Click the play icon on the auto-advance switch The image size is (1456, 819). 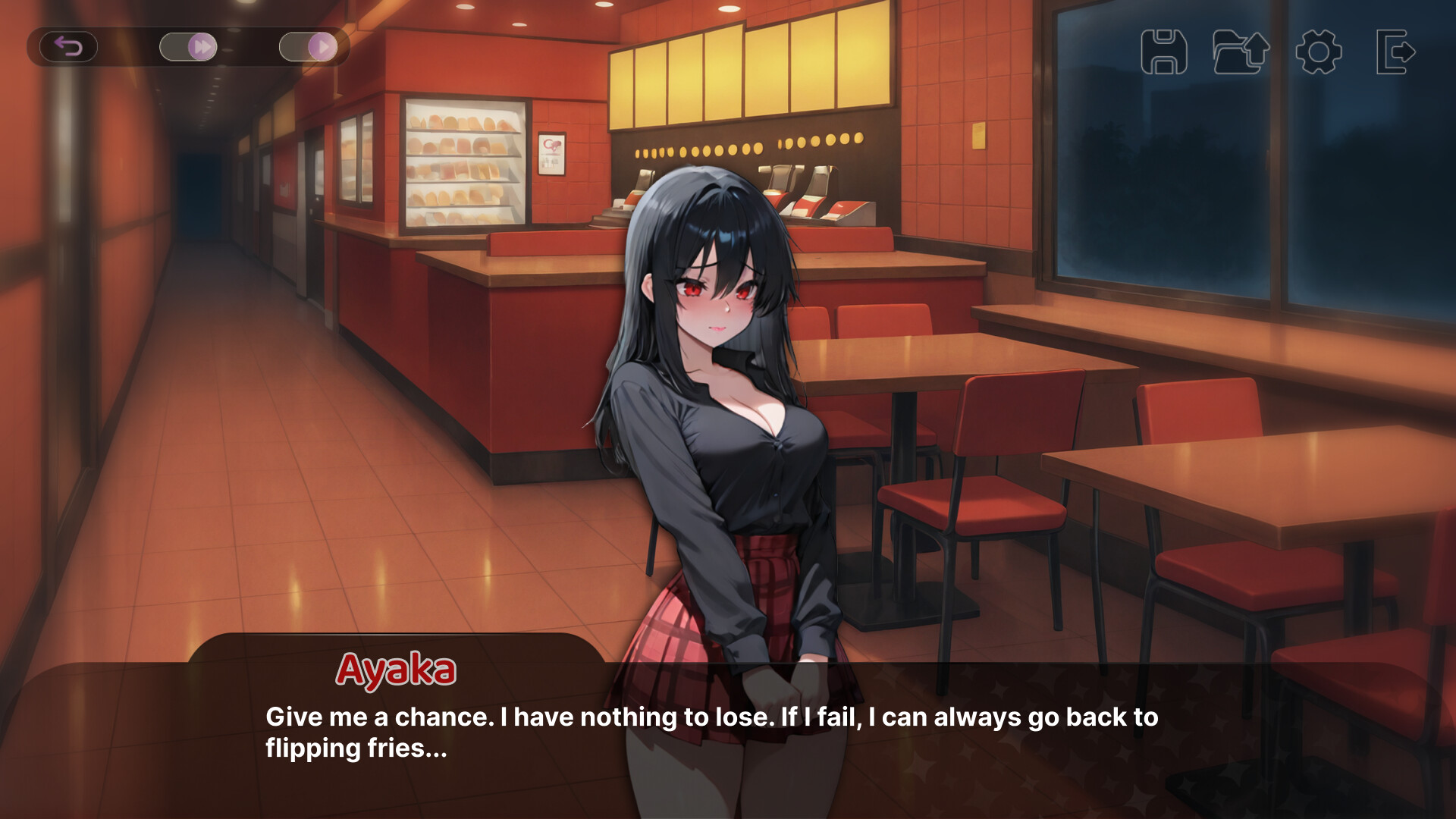click(x=324, y=46)
